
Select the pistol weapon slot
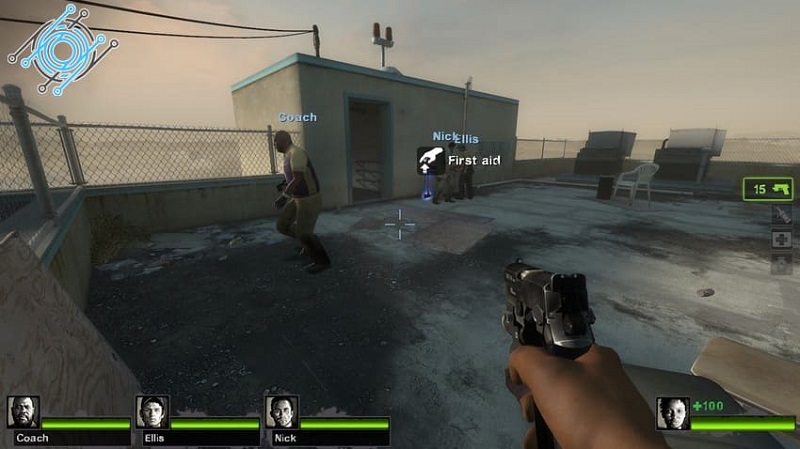click(768, 188)
